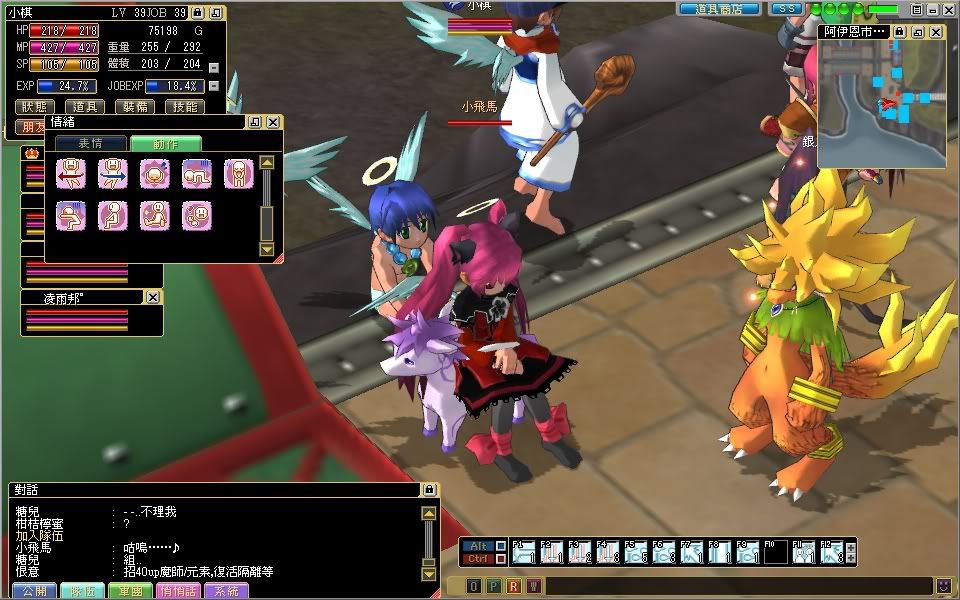Screen dimensions: 960x600
Task: Close the 情緒 emotion window
Action: point(272,122)
